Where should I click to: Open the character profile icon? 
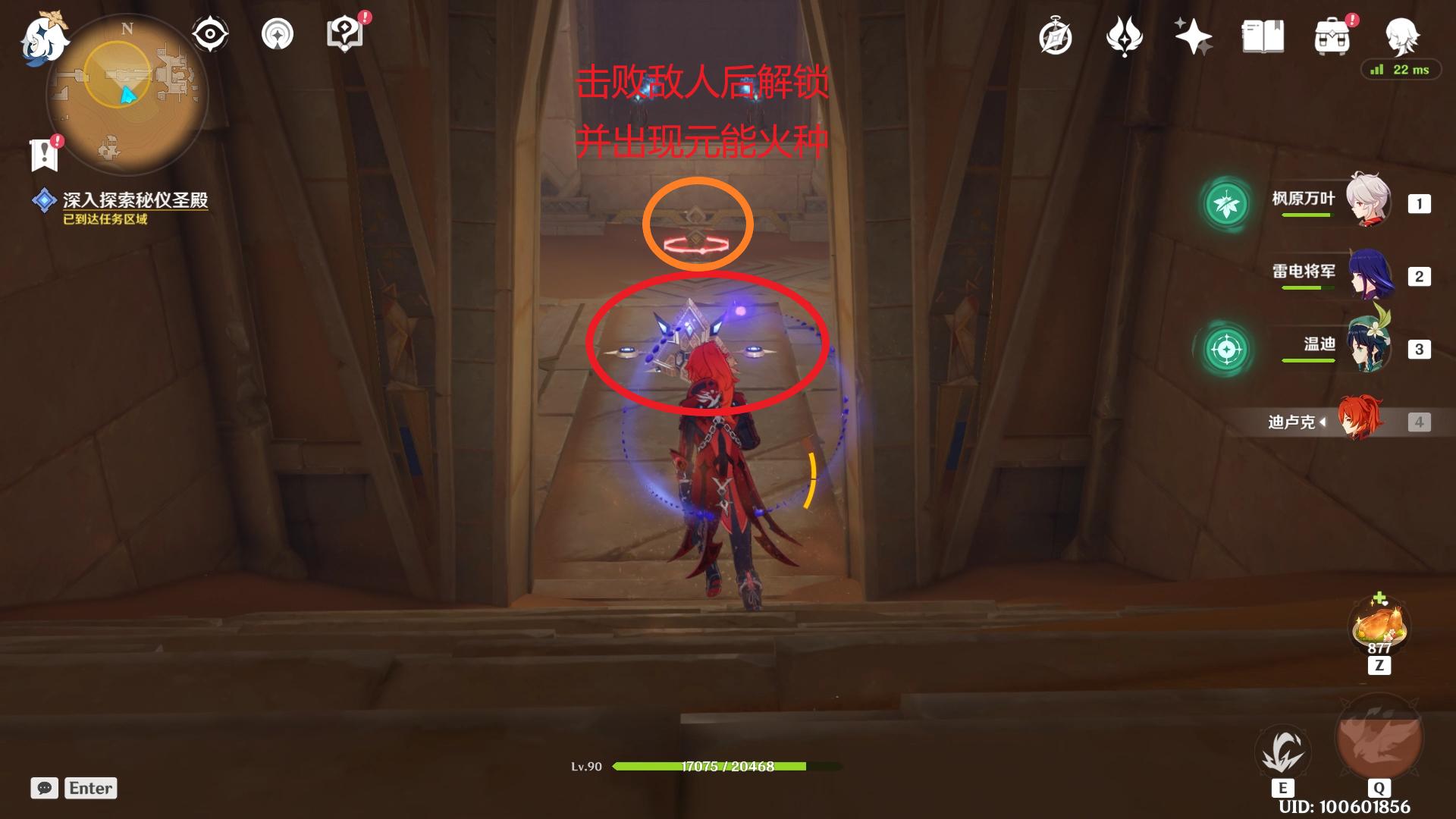click(1401, 35)
